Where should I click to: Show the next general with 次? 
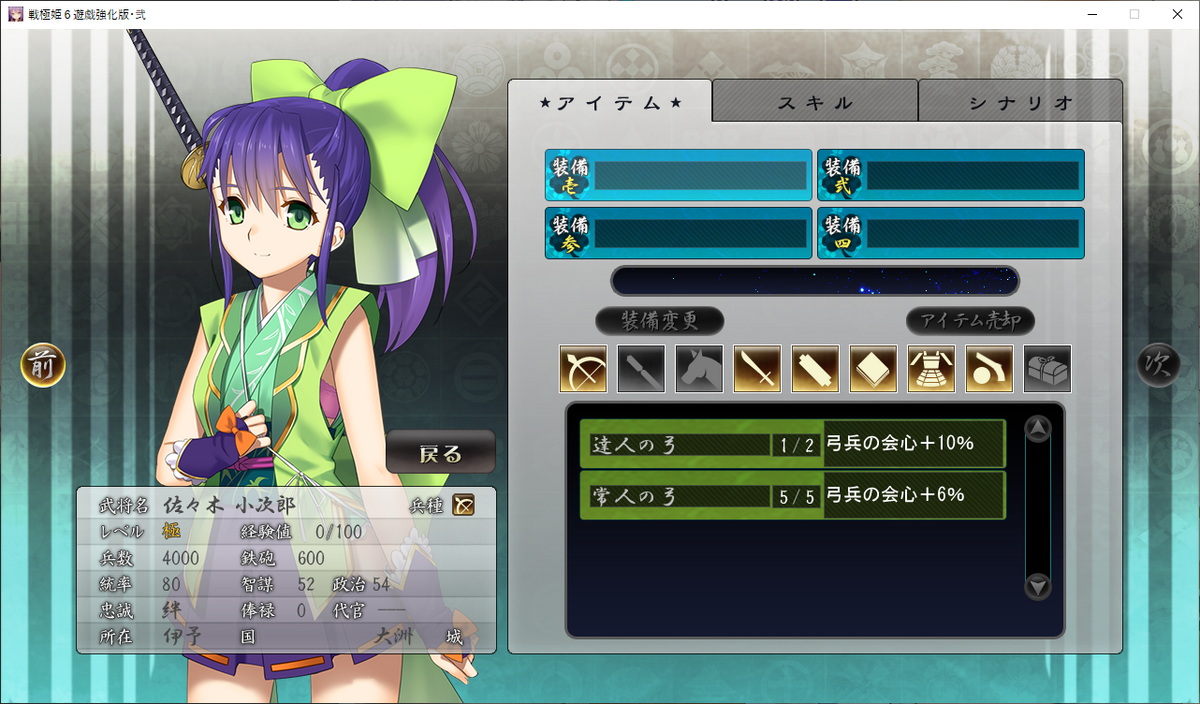point(1158,365)
